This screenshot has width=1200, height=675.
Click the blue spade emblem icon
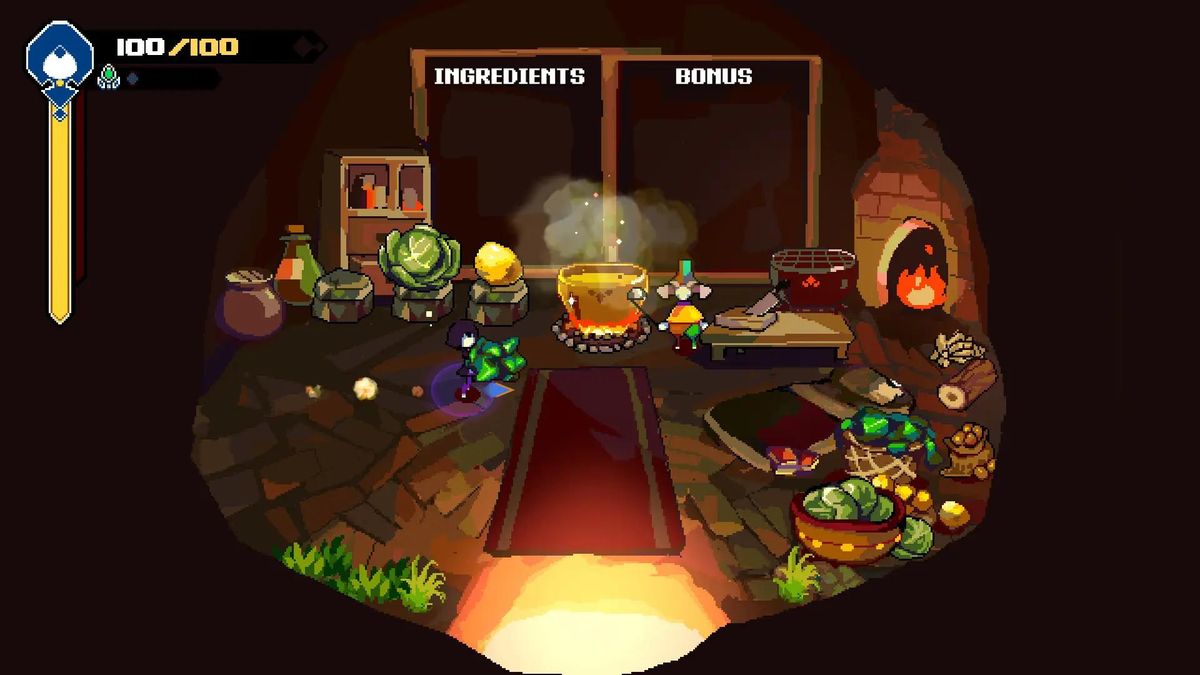pyautogui.click(x=59, y=56)
